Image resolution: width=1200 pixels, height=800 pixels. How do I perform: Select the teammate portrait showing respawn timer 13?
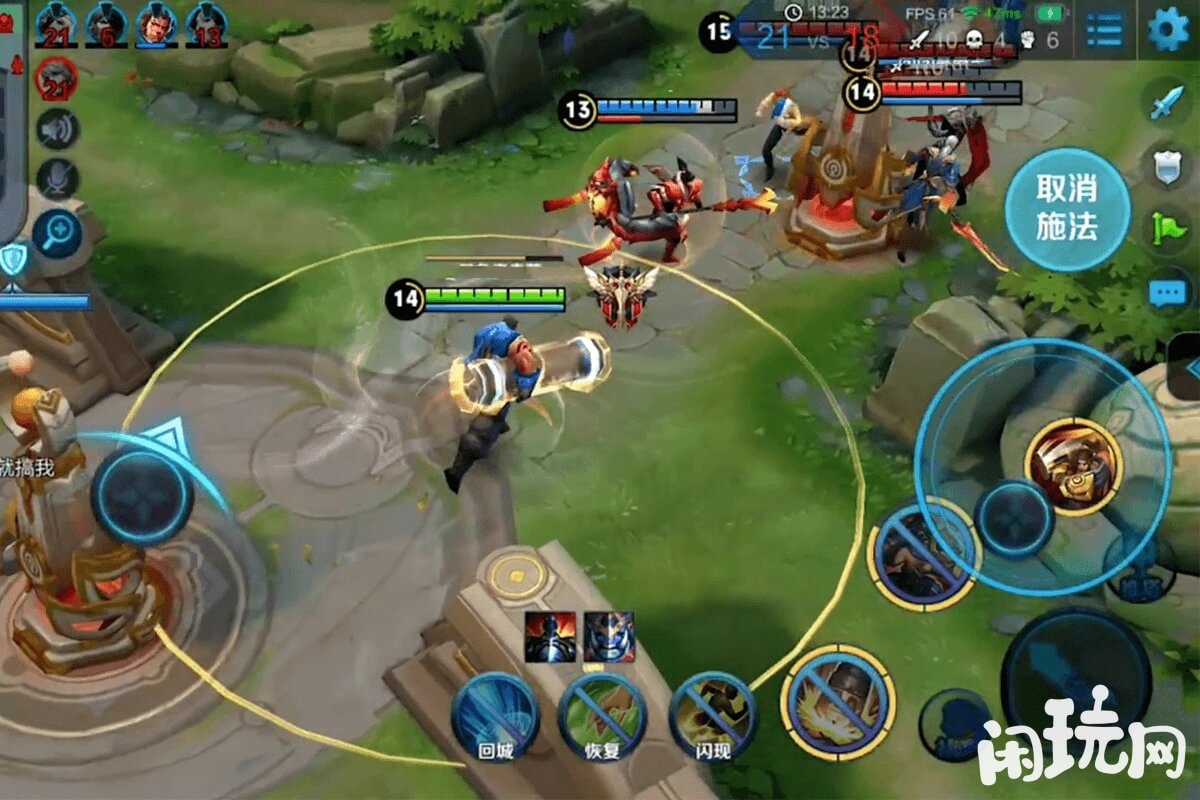(207, 23)
